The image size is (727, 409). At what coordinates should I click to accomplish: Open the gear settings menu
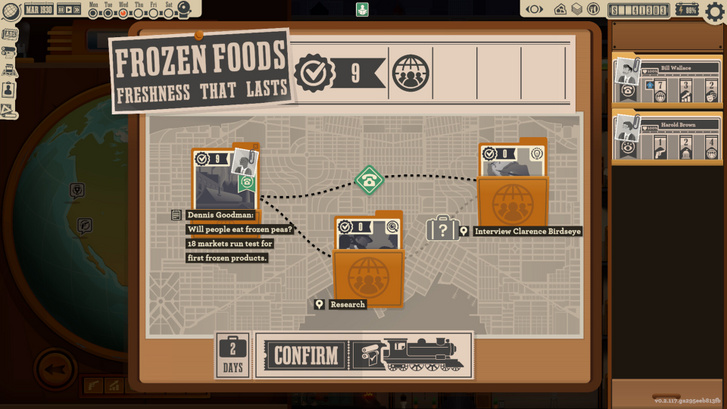tap(714, 12)
